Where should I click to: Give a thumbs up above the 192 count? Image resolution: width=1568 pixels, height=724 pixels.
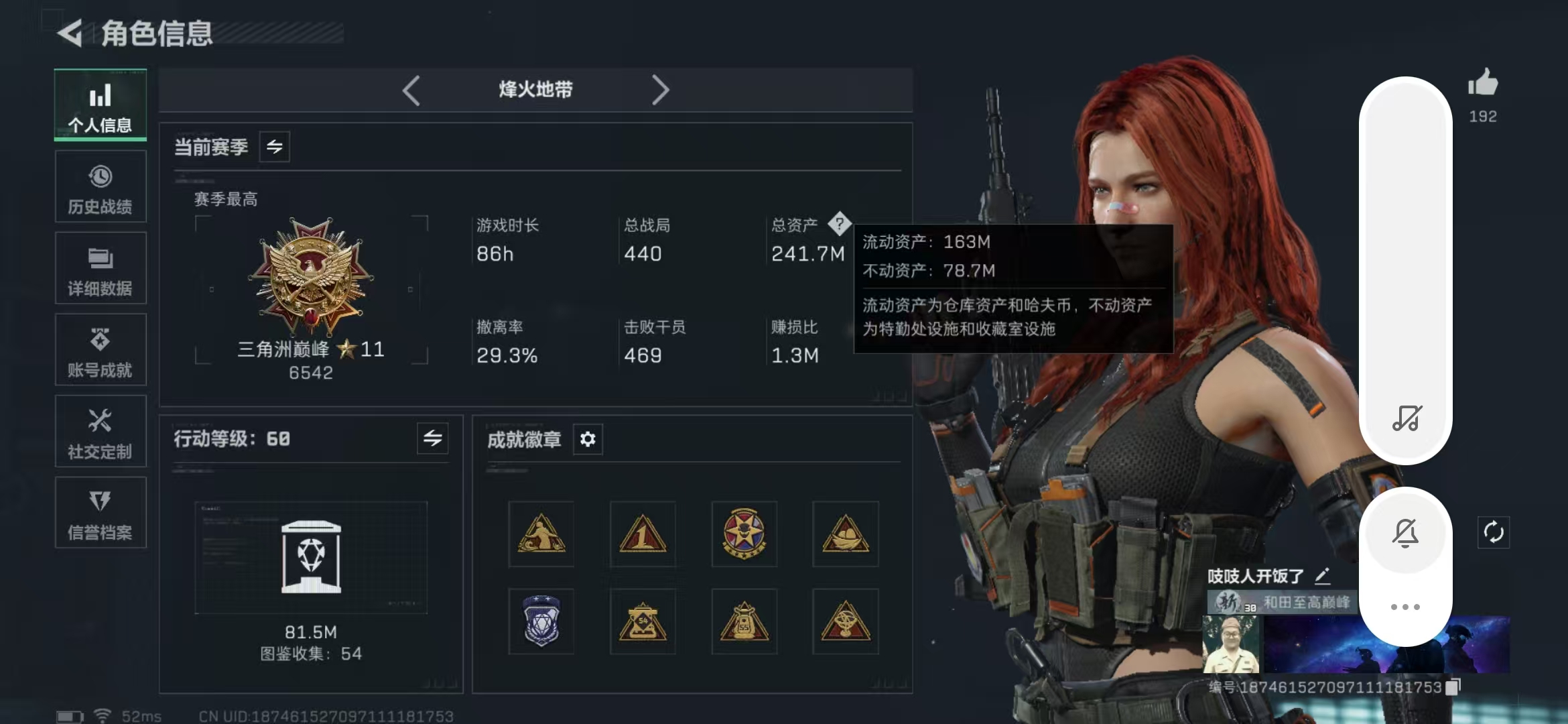(x=1484, y=85)
